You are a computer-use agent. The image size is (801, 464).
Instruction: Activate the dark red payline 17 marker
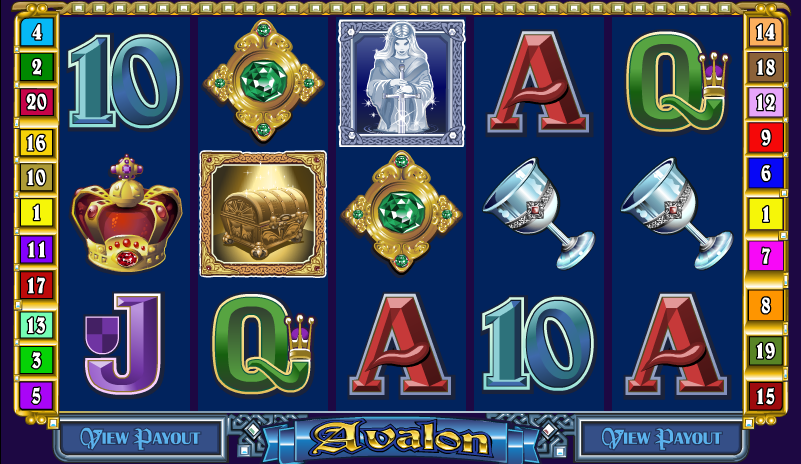[36, 285]
